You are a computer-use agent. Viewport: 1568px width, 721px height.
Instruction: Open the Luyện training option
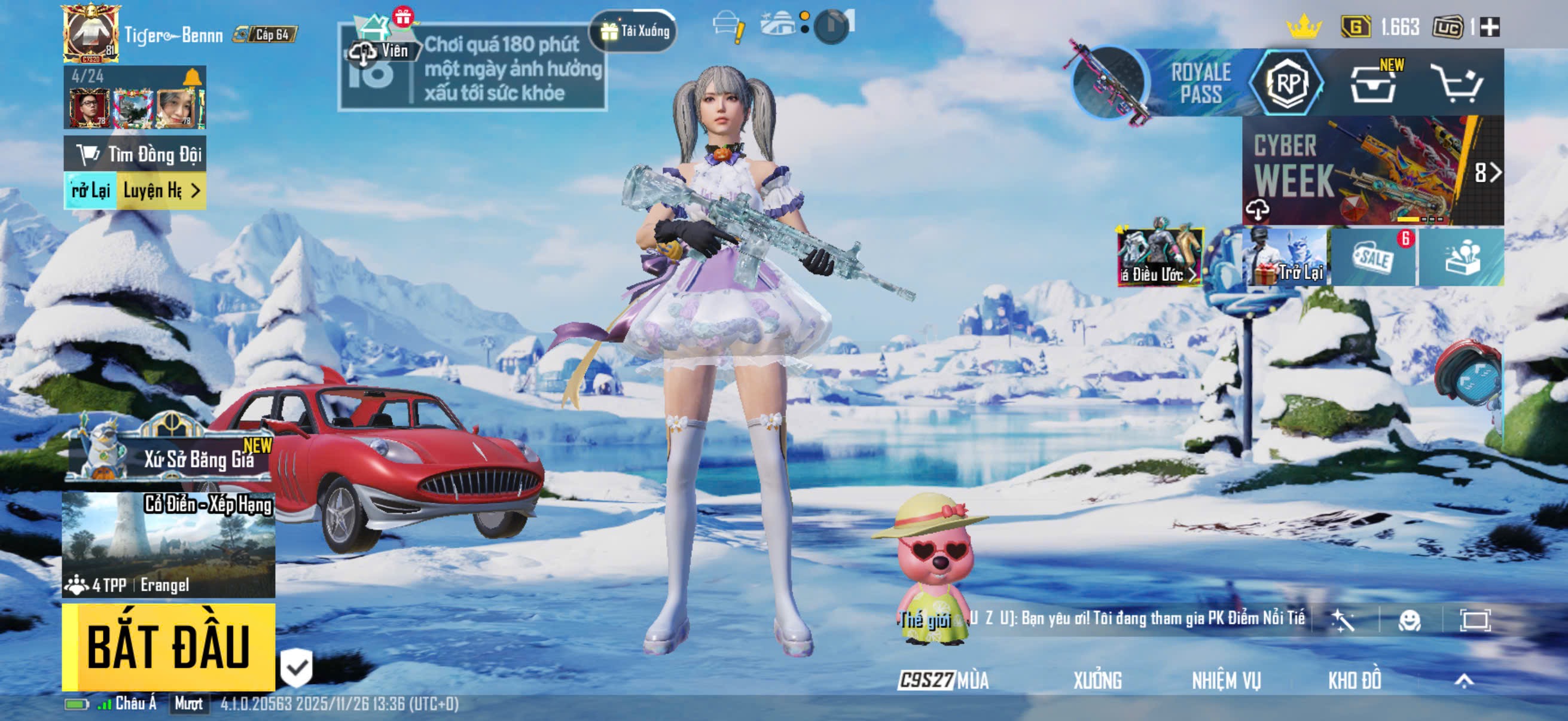(161, 191)
